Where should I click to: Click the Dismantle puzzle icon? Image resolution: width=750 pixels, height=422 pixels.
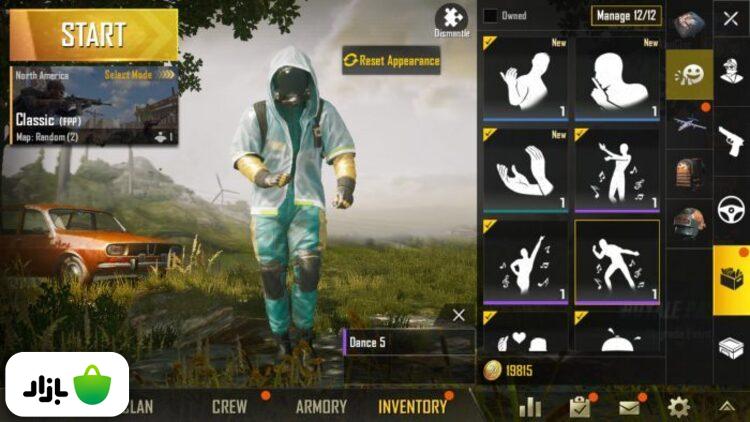451,20
